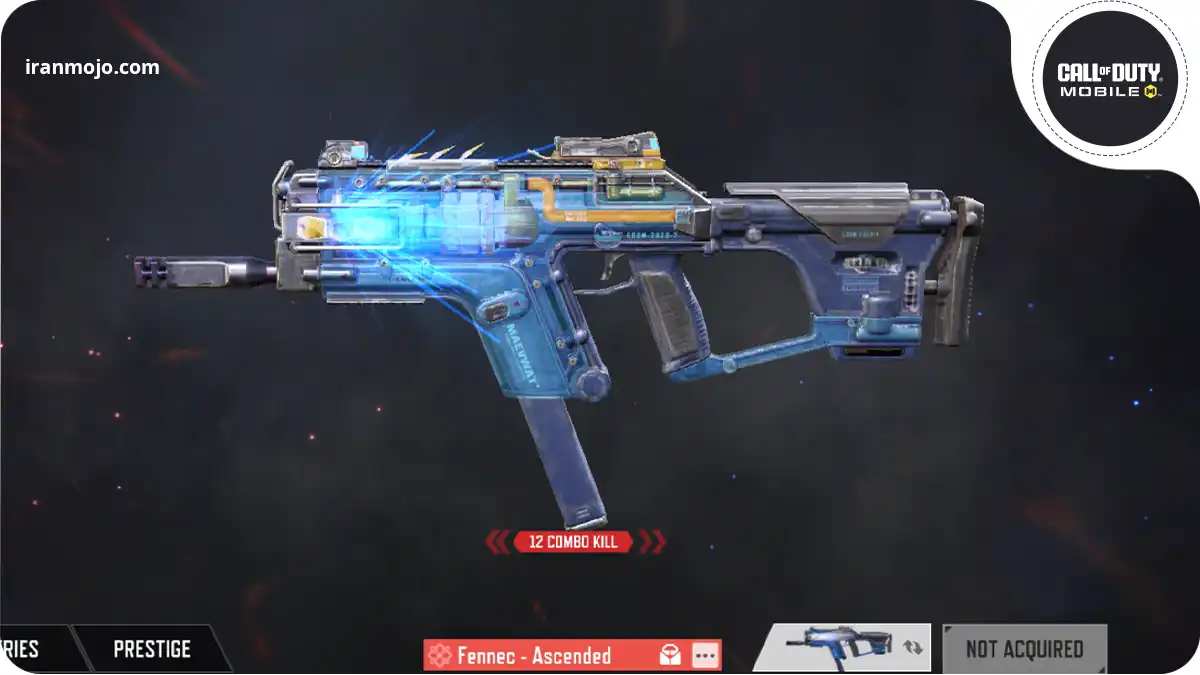
Task: Click the Call of Duty Mobile logo badge
Action: pyautogui.click(x=1108, y=78)
